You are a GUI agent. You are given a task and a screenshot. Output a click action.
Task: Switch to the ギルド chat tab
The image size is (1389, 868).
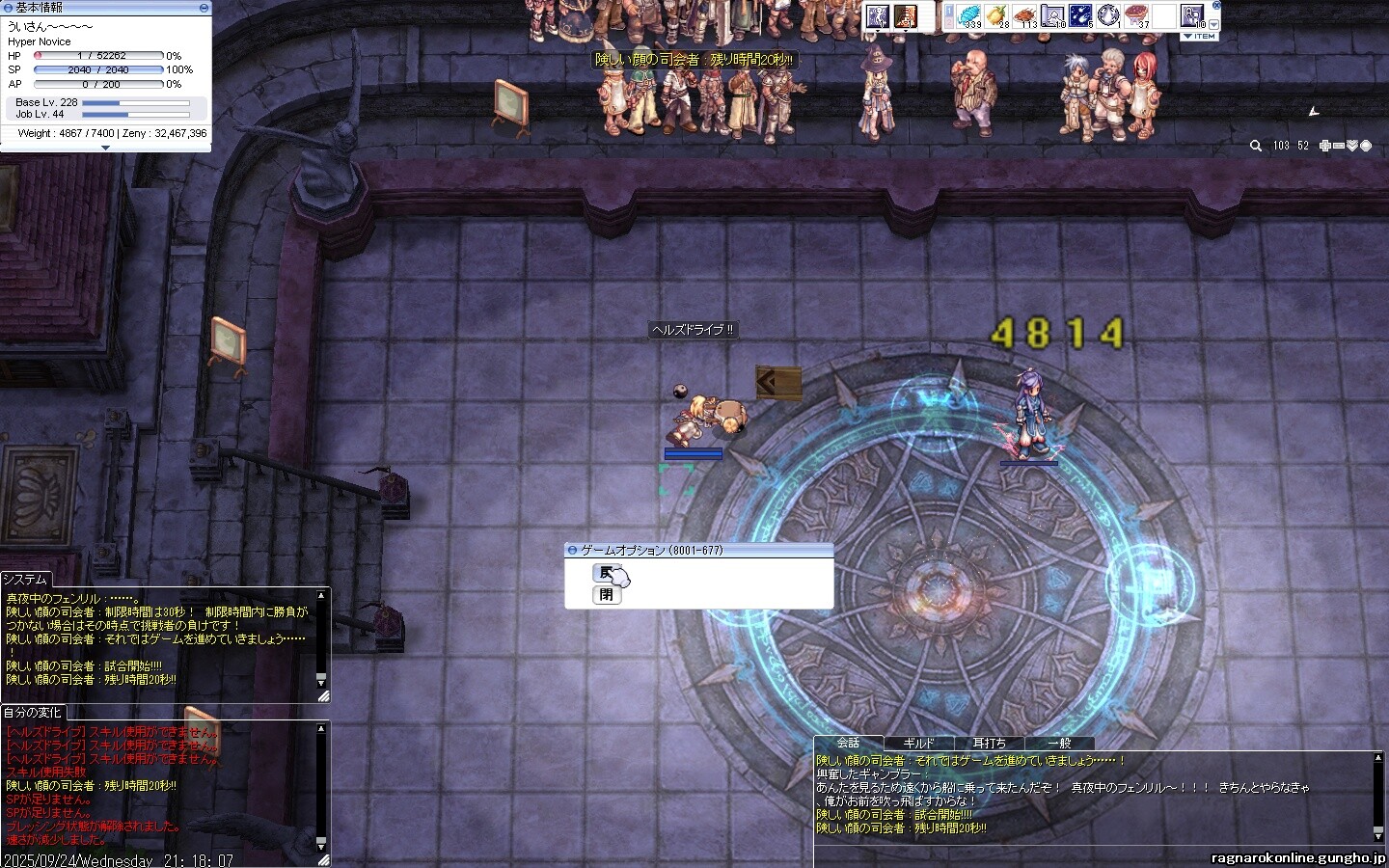(918, 744)
